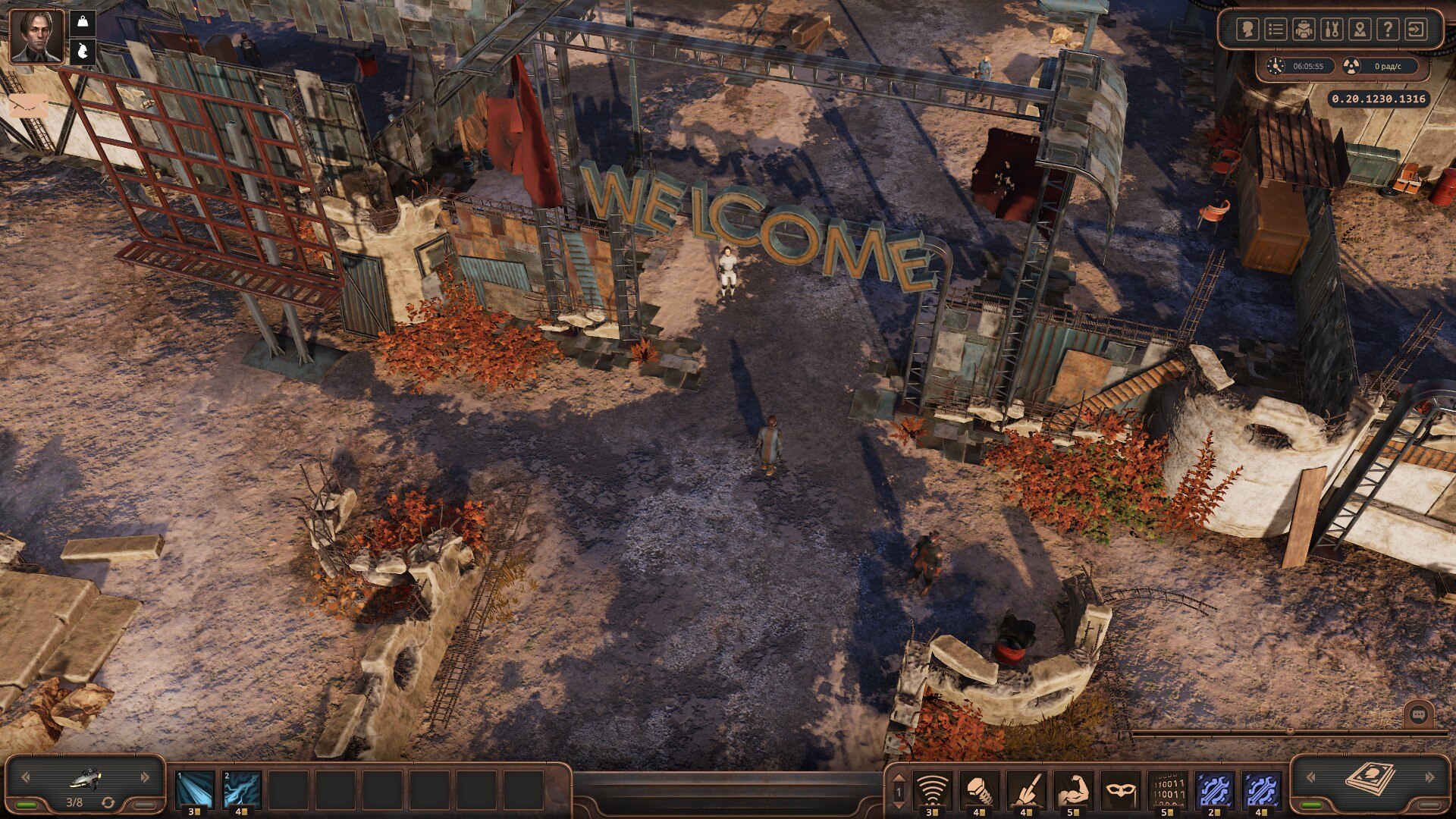Select the character portrait

[36, 36]
